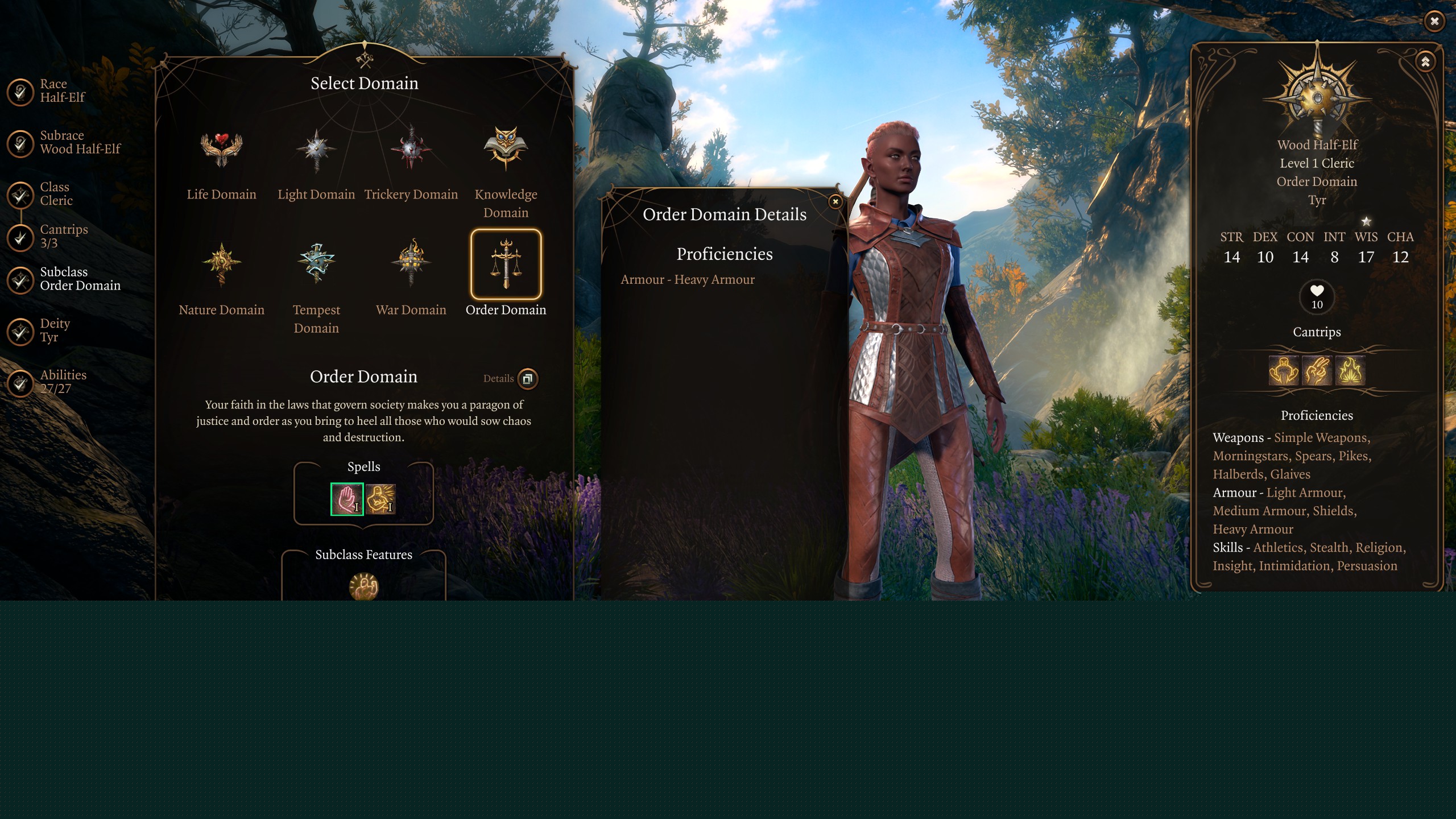Open the Subrace Wood Half-Elf step
The height and width of the screenshot is (819, 1456).
coord(21,143)
